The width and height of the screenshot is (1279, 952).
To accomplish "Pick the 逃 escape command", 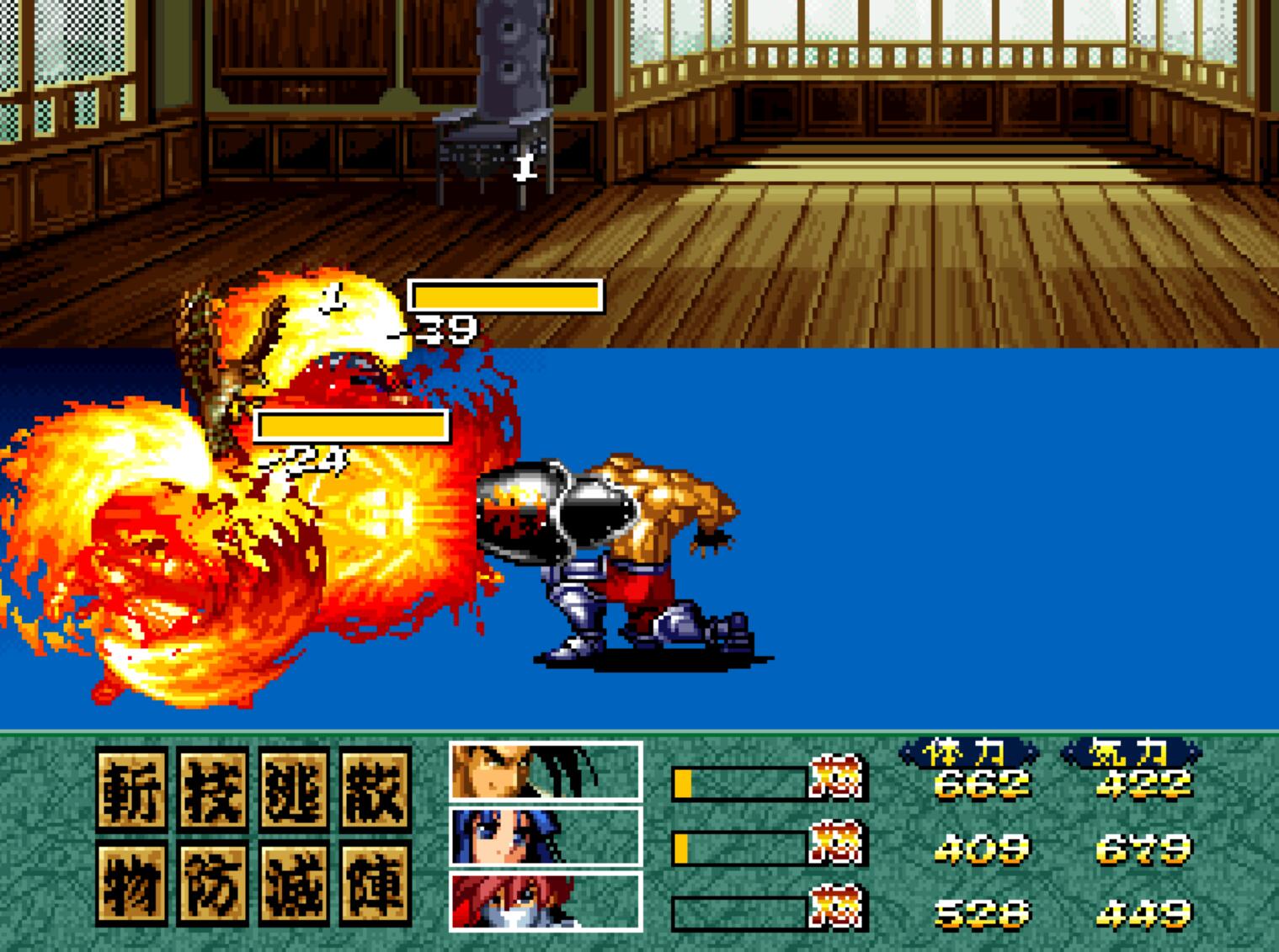I will coord(295,790).
